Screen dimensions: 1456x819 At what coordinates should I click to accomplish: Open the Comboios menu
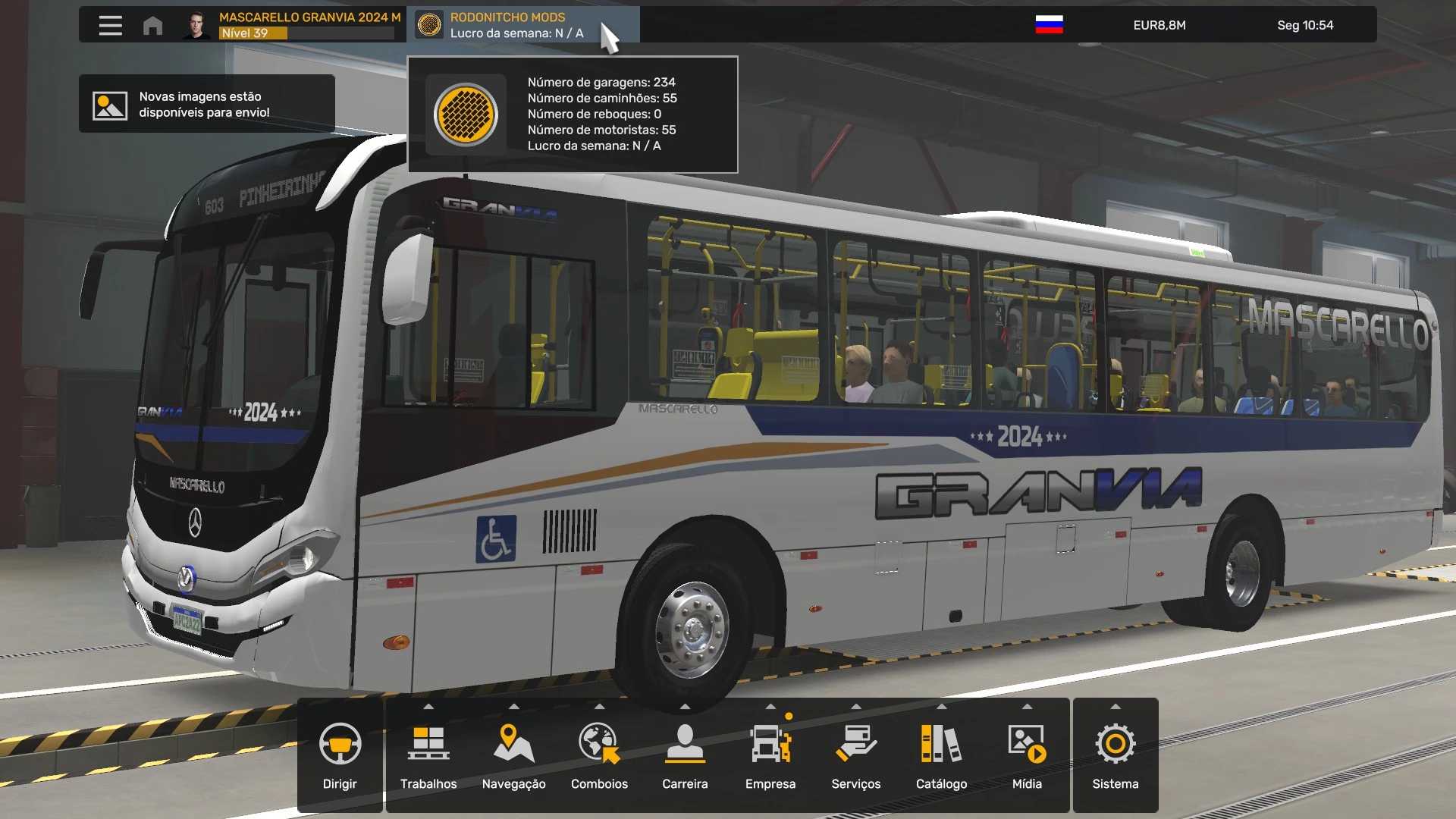coord(599,755)
